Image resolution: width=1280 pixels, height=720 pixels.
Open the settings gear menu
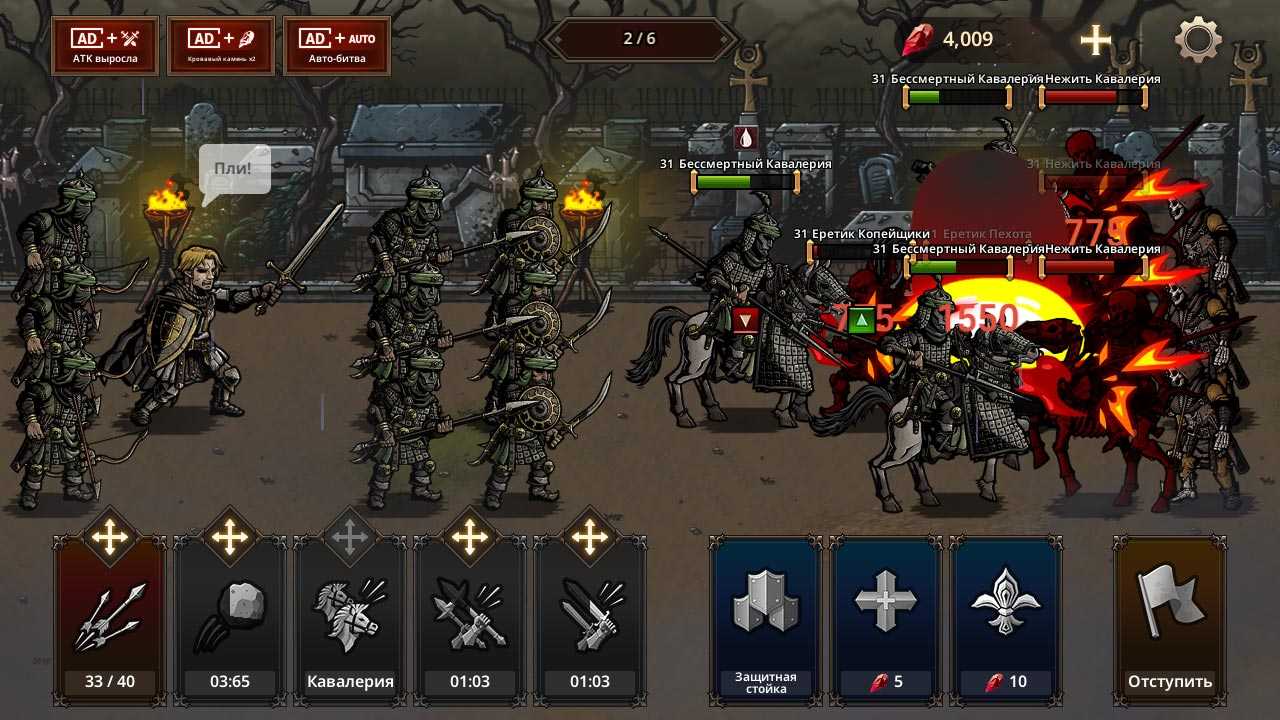pyautogui.click(x=1198, y=41)
